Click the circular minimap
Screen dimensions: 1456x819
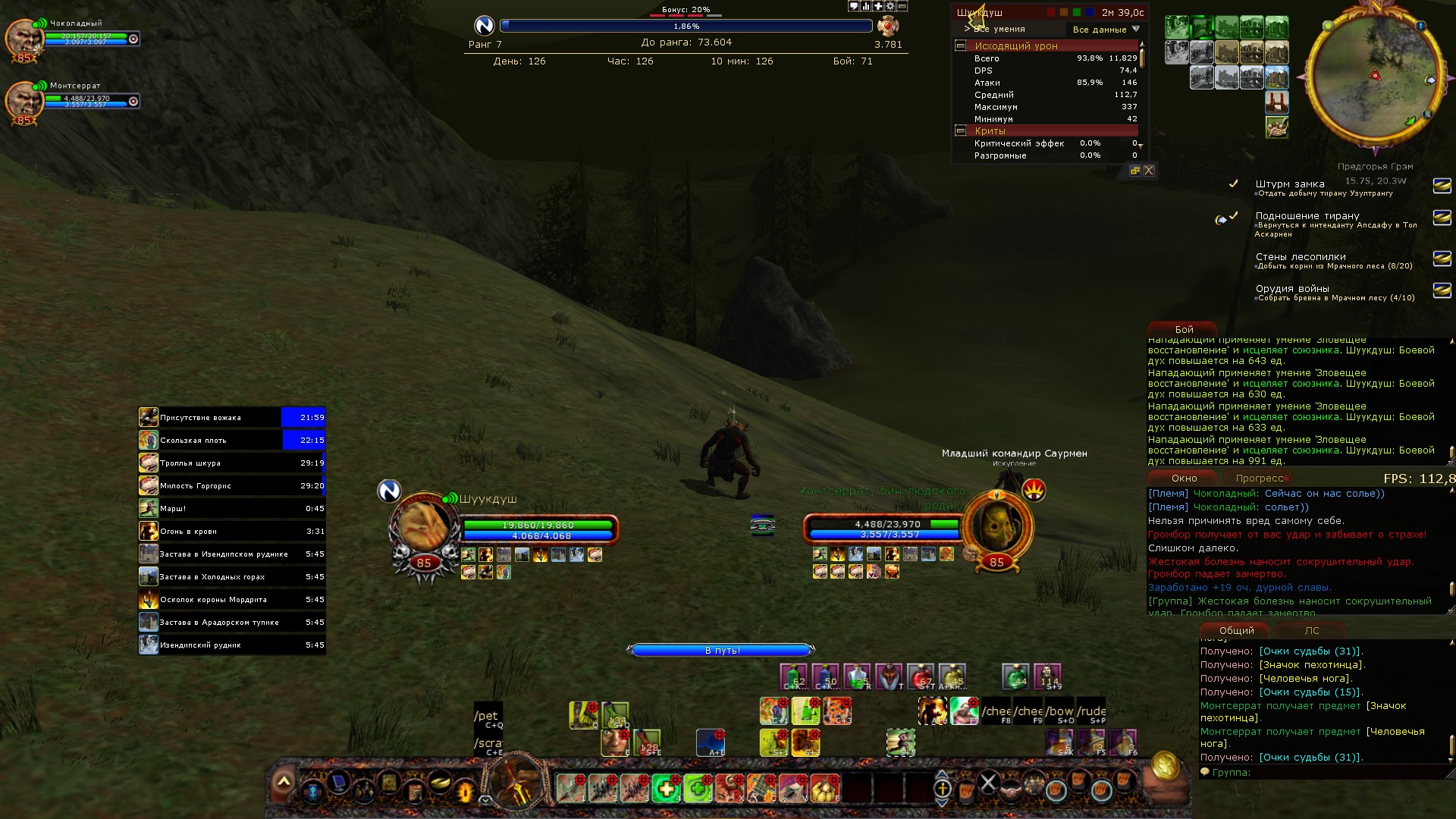[1374, 76]
